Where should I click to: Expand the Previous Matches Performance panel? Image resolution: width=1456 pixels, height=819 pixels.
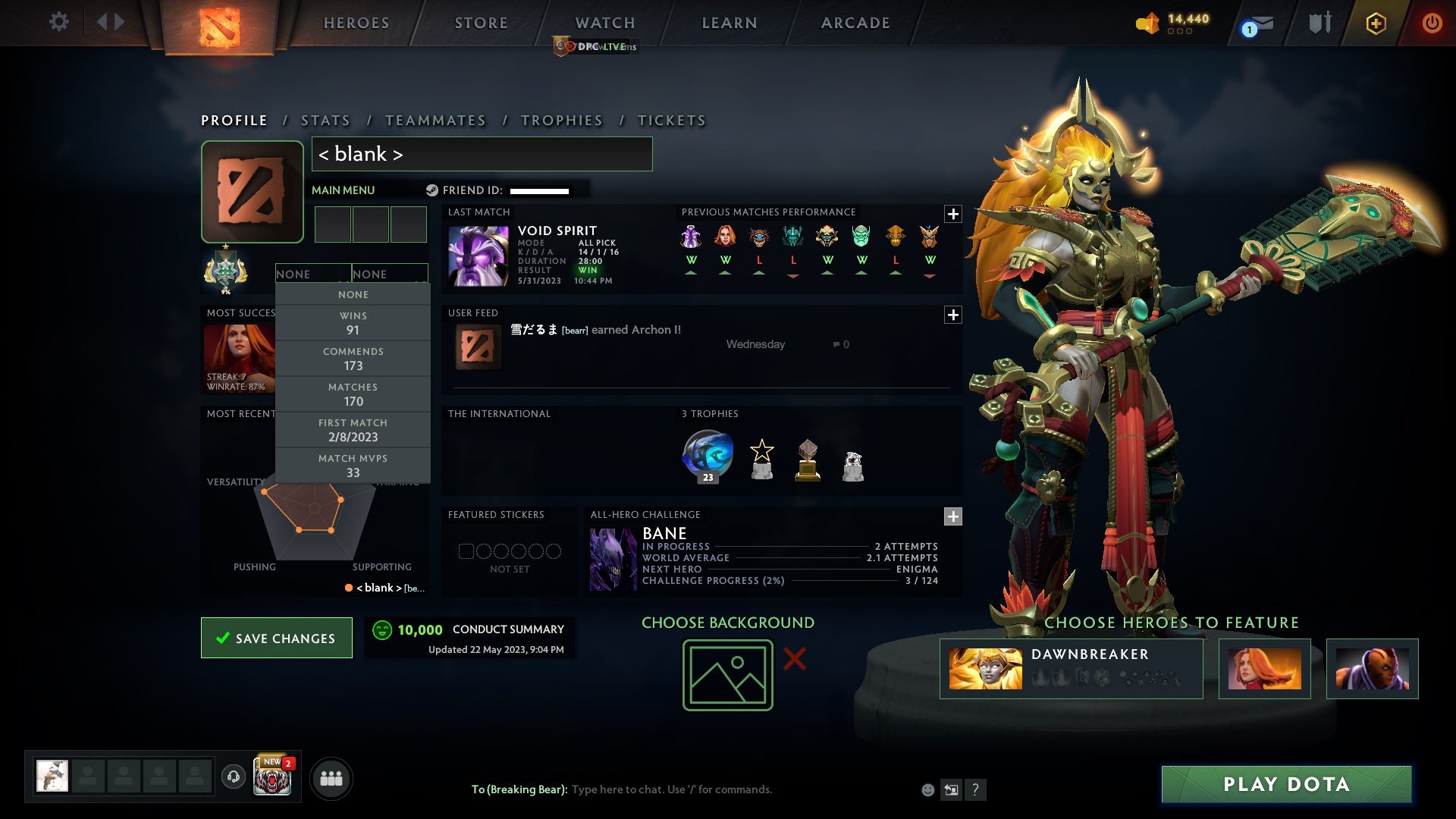pyautogui.click(x=953, y=215)
